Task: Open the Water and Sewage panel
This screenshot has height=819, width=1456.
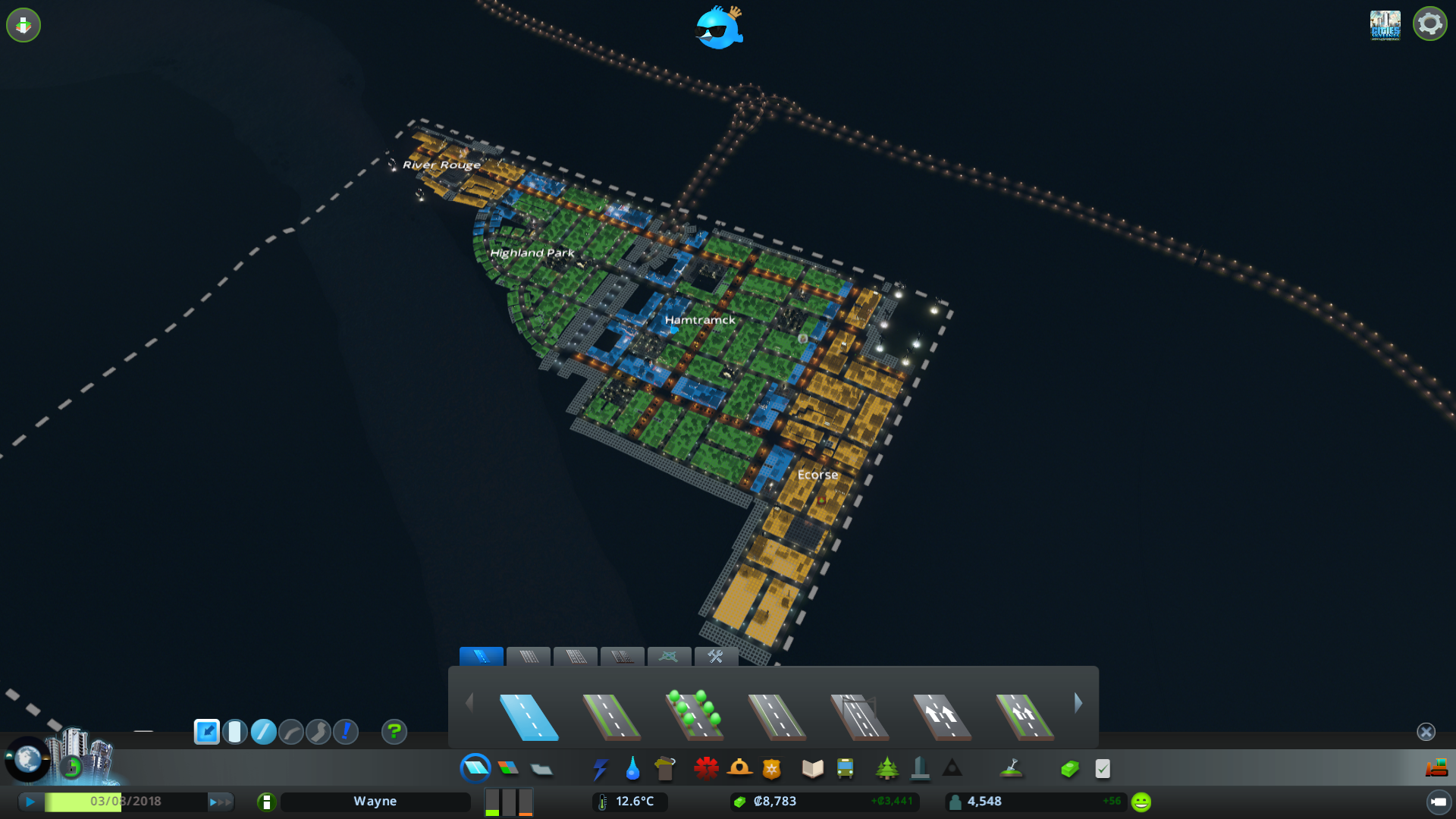Action: 632,768
